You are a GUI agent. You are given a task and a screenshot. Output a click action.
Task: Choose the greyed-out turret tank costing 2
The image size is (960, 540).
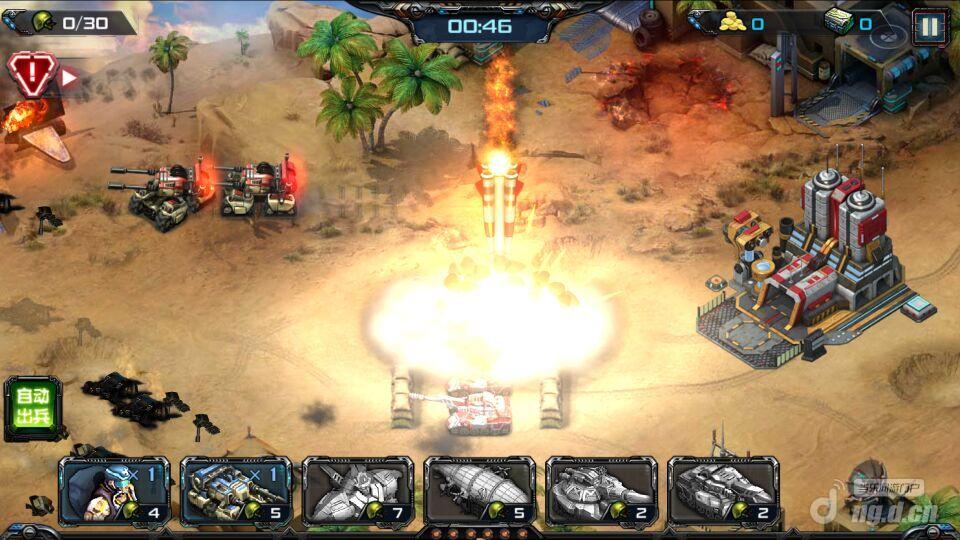click(x=601, y=490)
